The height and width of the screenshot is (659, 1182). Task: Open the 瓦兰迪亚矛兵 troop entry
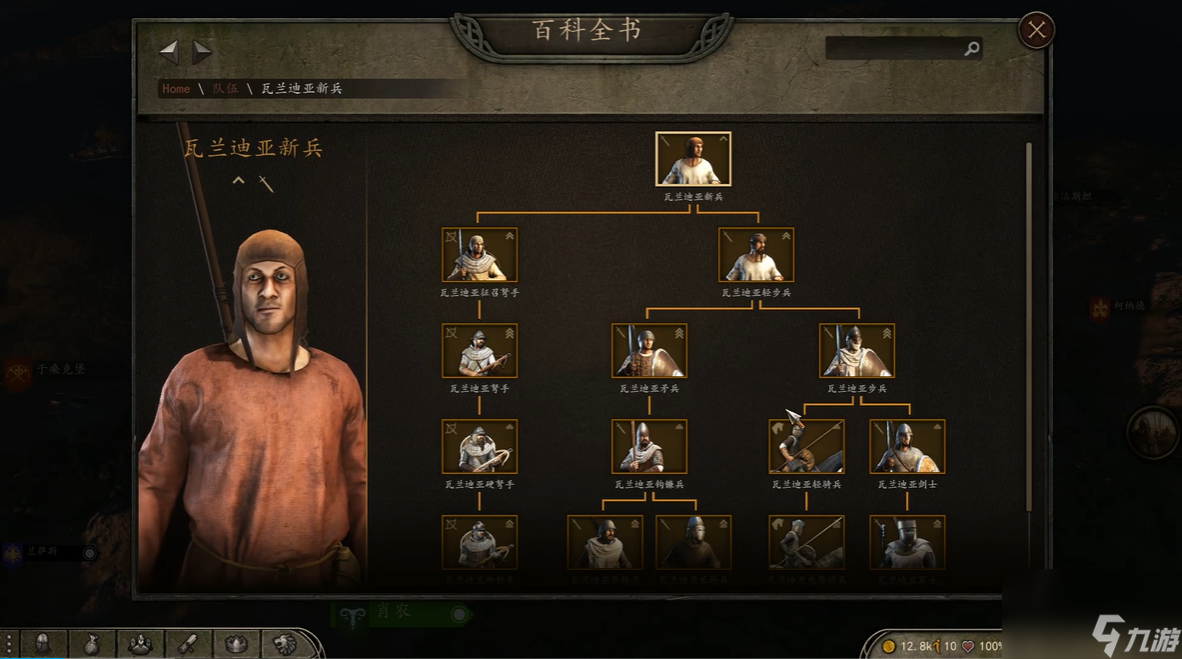point(649,351)
